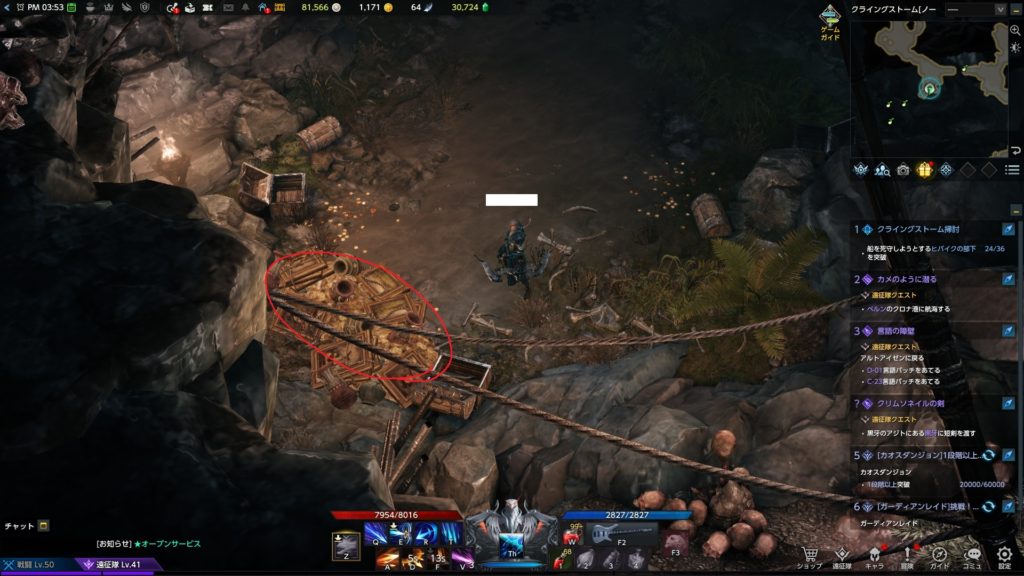Image resolution: width=1024 pixels, height=576 pixels.
Task: Toggle the chat window button
Action: (x=43, y=526)
